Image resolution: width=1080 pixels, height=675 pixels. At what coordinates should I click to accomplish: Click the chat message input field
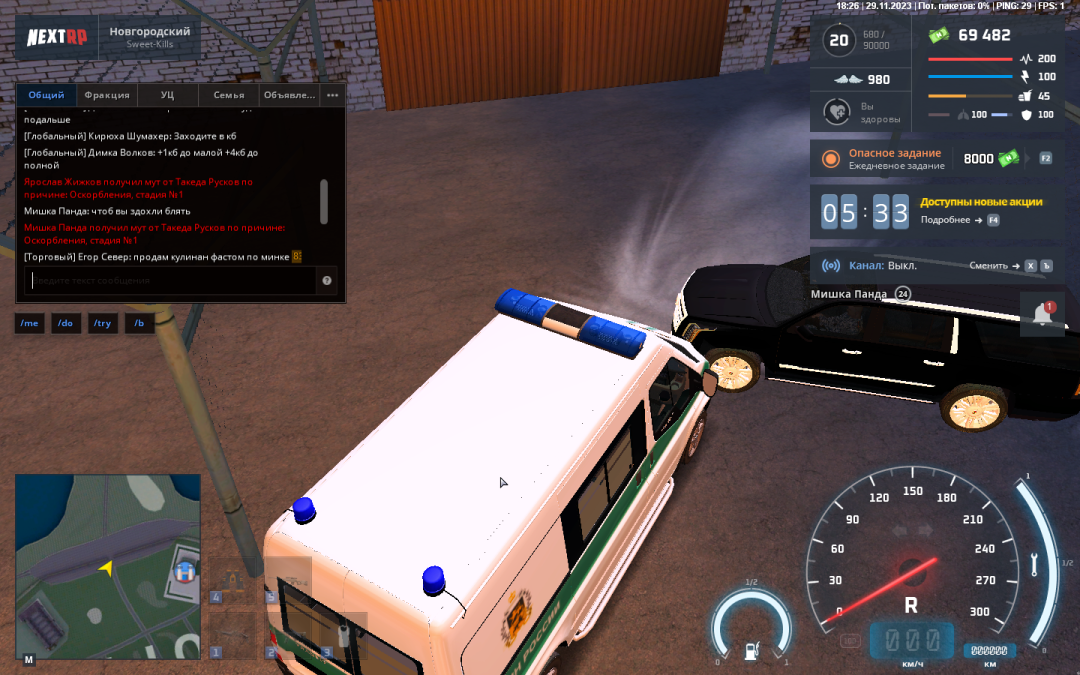[x=170, y=281]
